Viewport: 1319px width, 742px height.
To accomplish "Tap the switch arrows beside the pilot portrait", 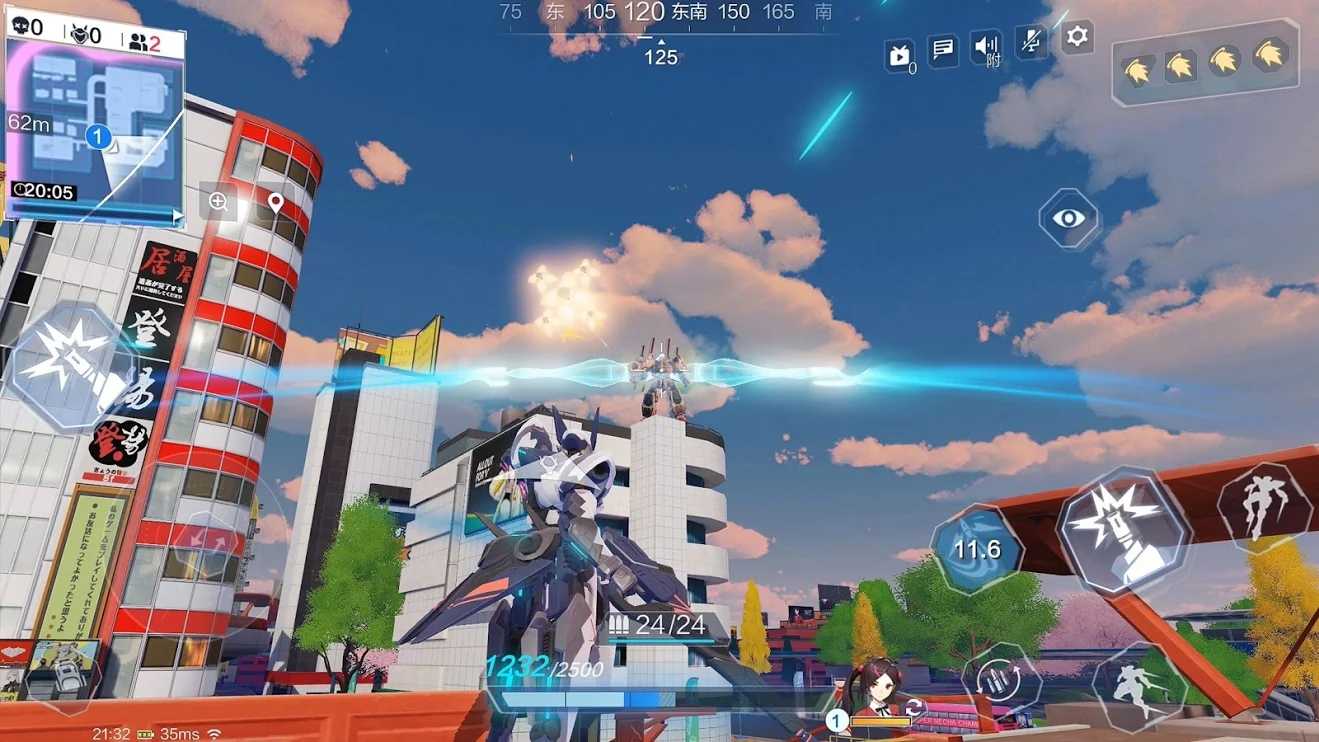I will pos(913,709).
